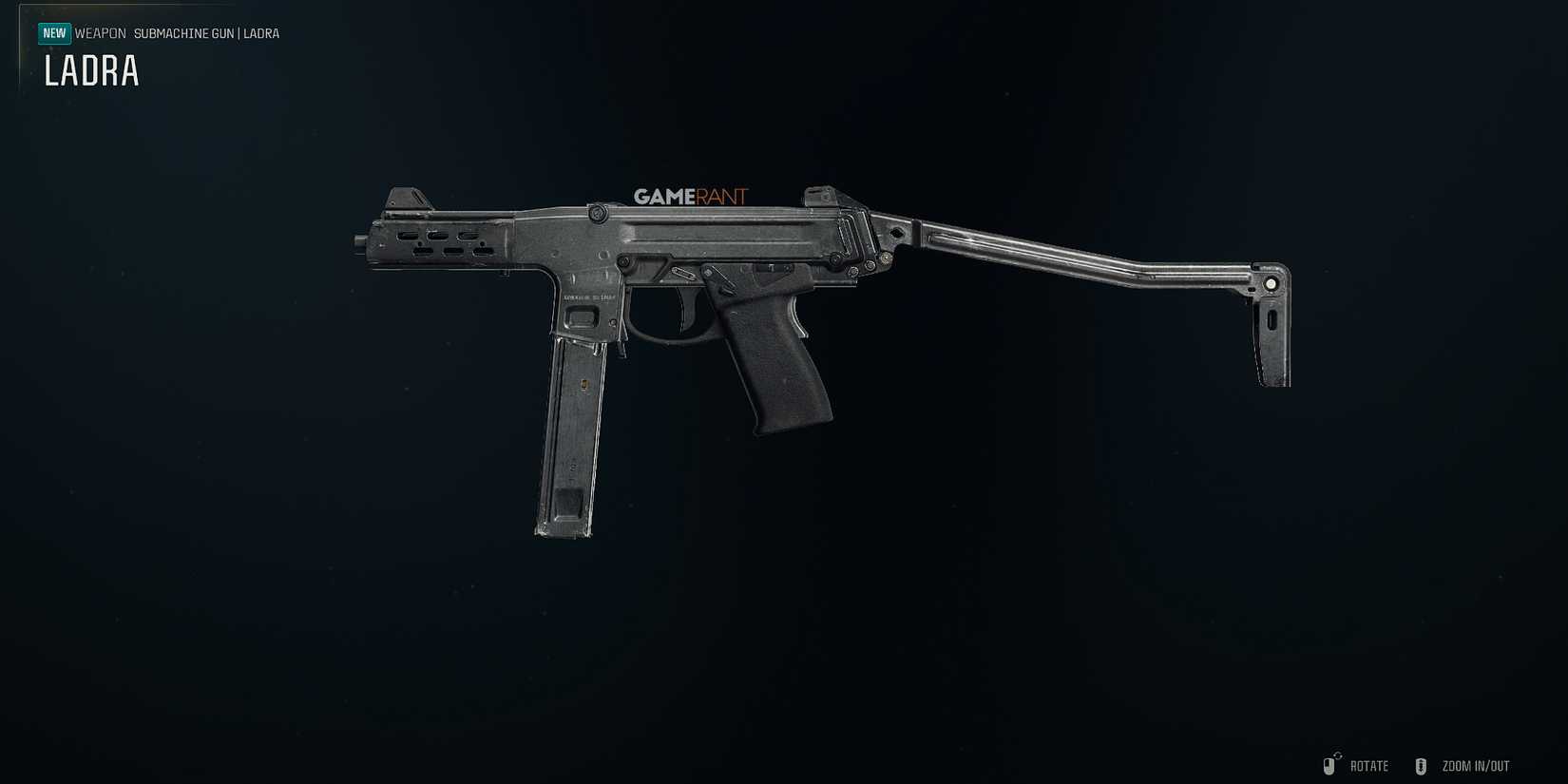Toggle the NEW weapon indicator

click(54, 32)
